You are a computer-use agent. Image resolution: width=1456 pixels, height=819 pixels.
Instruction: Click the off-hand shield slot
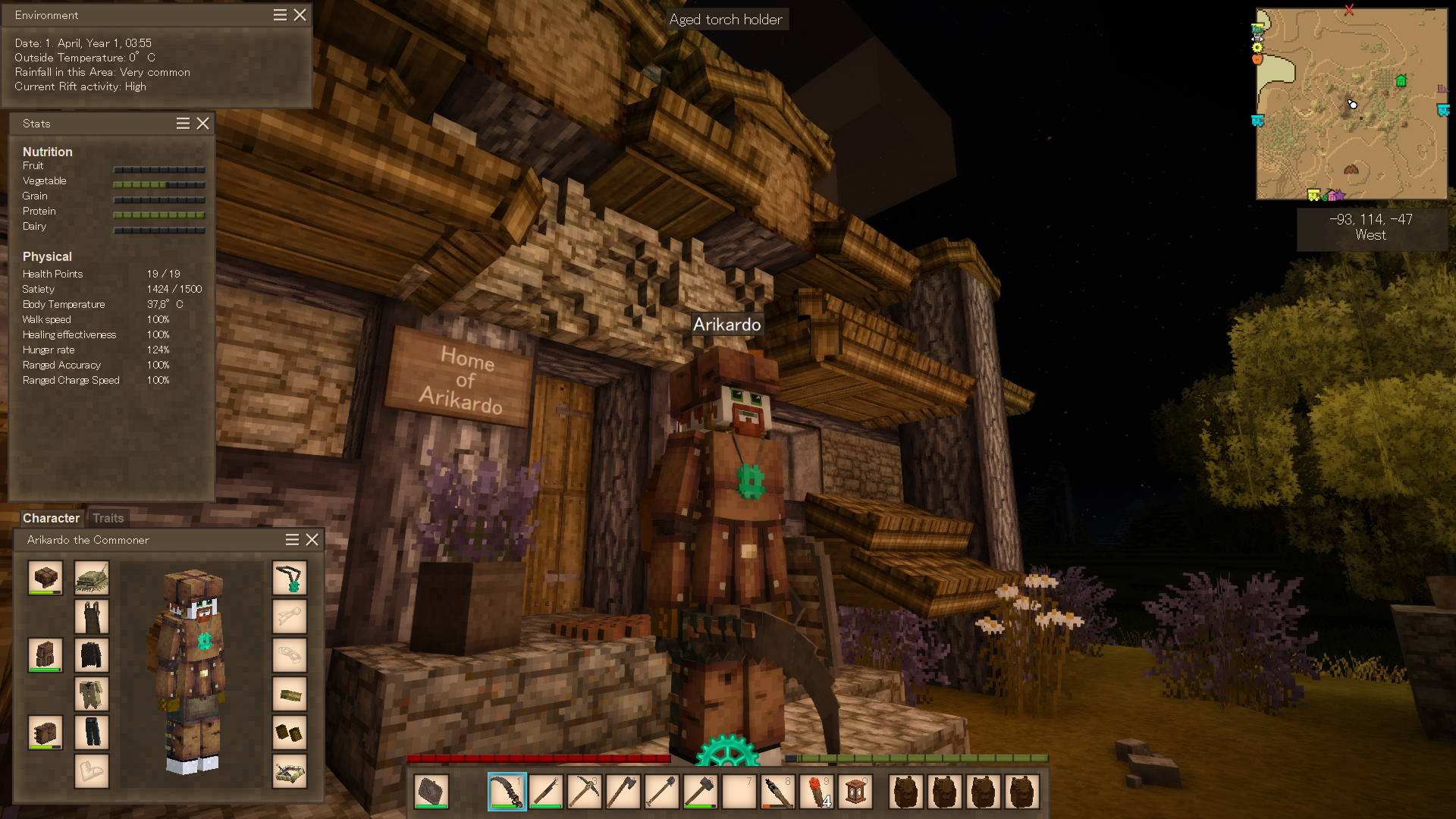point(431,792)
